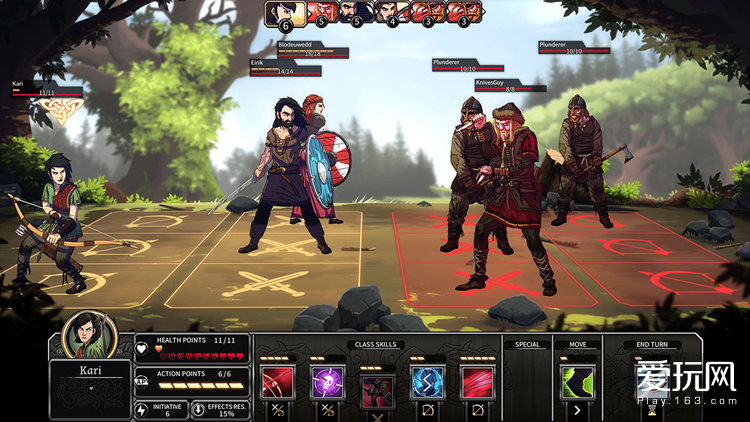This screenshot has width=750, height=422.
Task: Select the green Move arrows action
Action: click(577, 382)
